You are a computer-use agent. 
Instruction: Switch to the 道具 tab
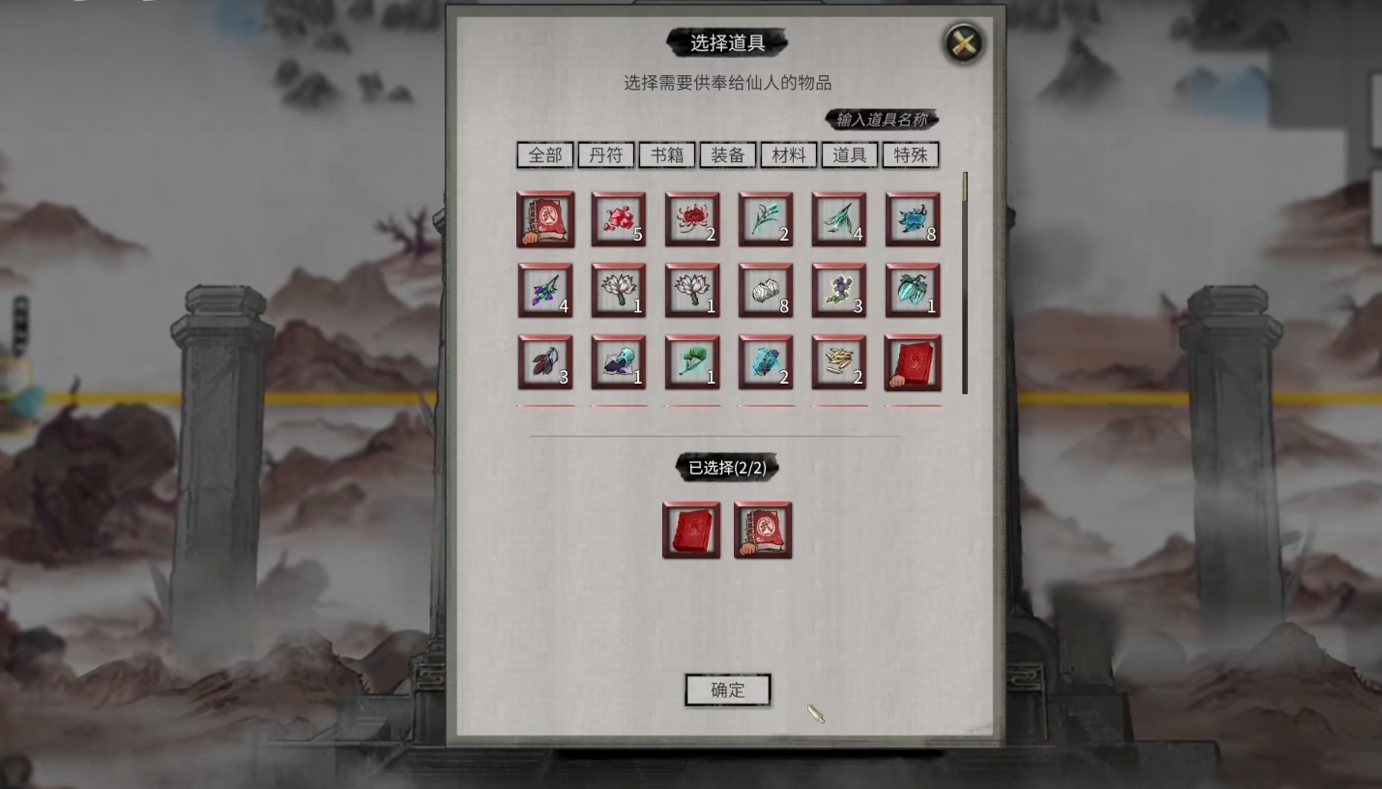pos(850,155)
